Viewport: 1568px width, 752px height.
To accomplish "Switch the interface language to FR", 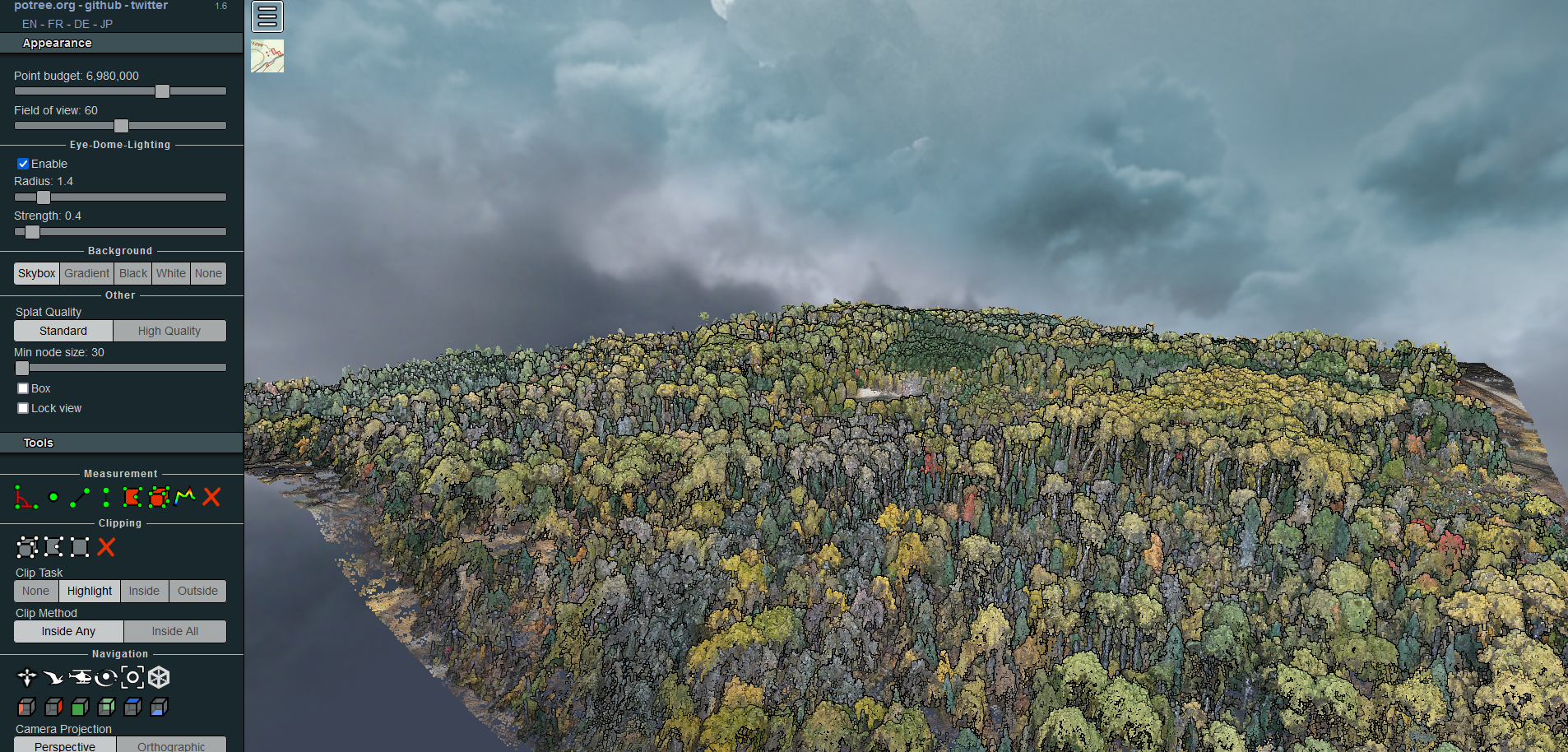I will point(54,24).
